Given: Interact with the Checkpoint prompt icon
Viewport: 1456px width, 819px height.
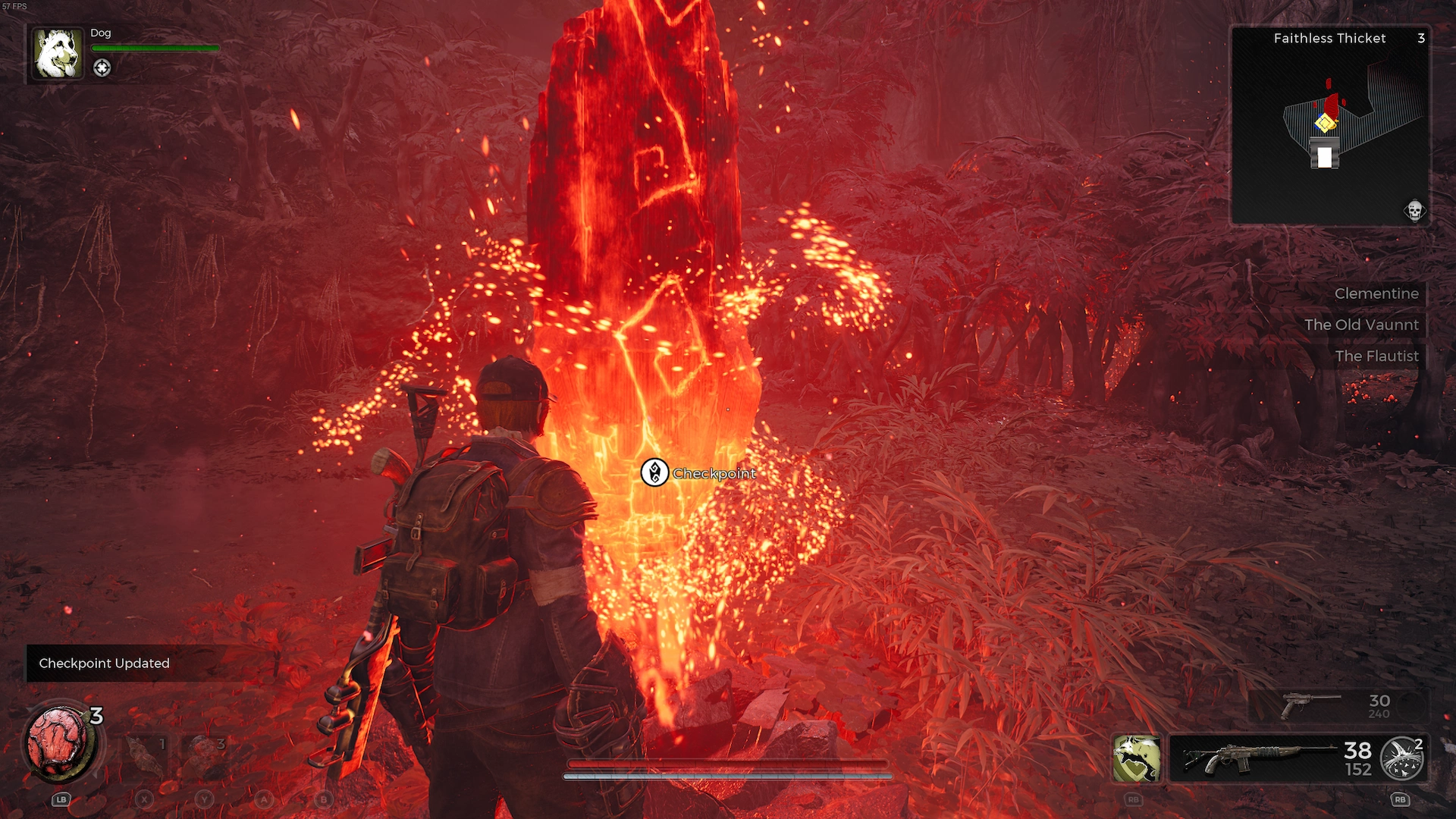Looking at the screenshot, I should coord(654,472).
